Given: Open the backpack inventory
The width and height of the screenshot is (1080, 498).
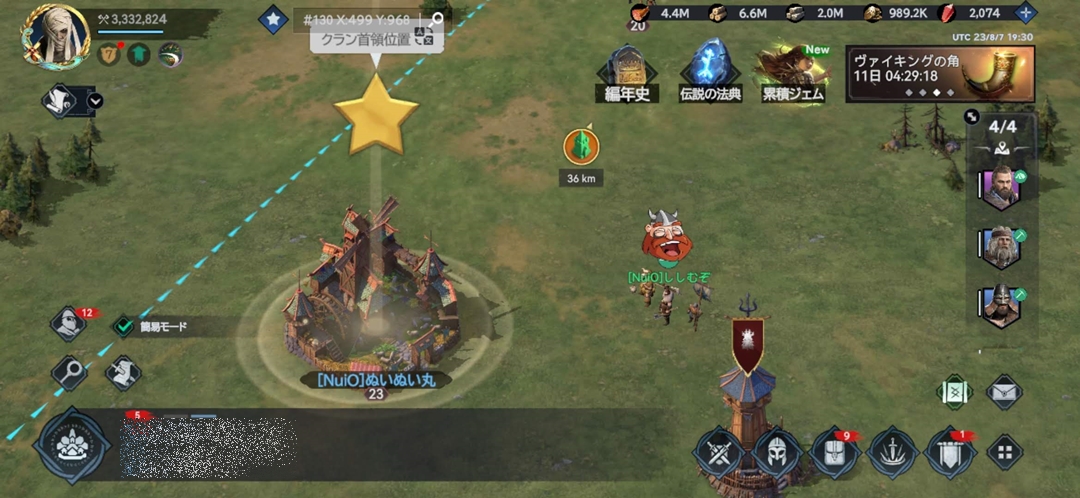Looking at the screenshot, I should coord(835,452).
